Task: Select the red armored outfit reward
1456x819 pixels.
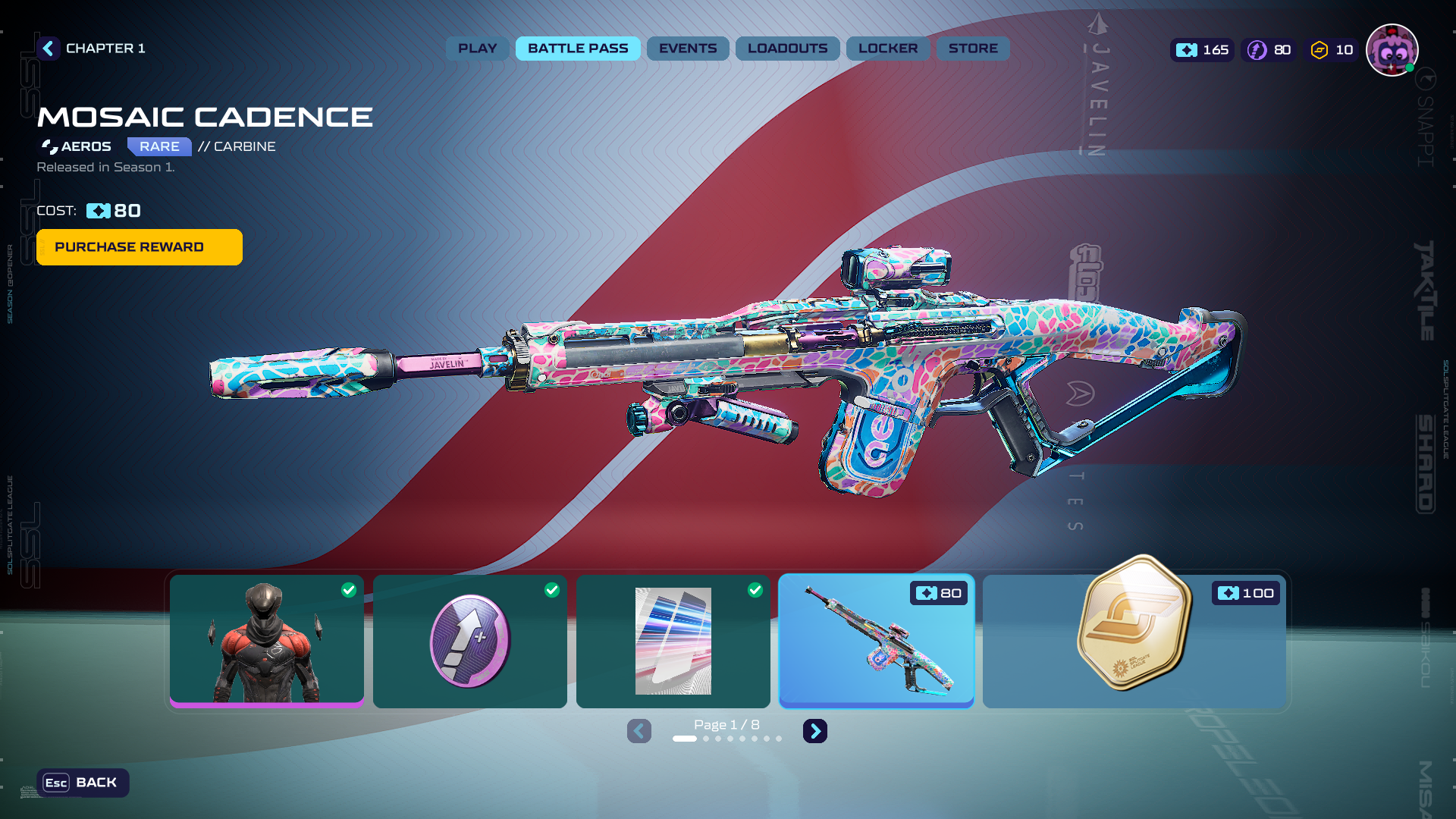Action: pos(267,642)
